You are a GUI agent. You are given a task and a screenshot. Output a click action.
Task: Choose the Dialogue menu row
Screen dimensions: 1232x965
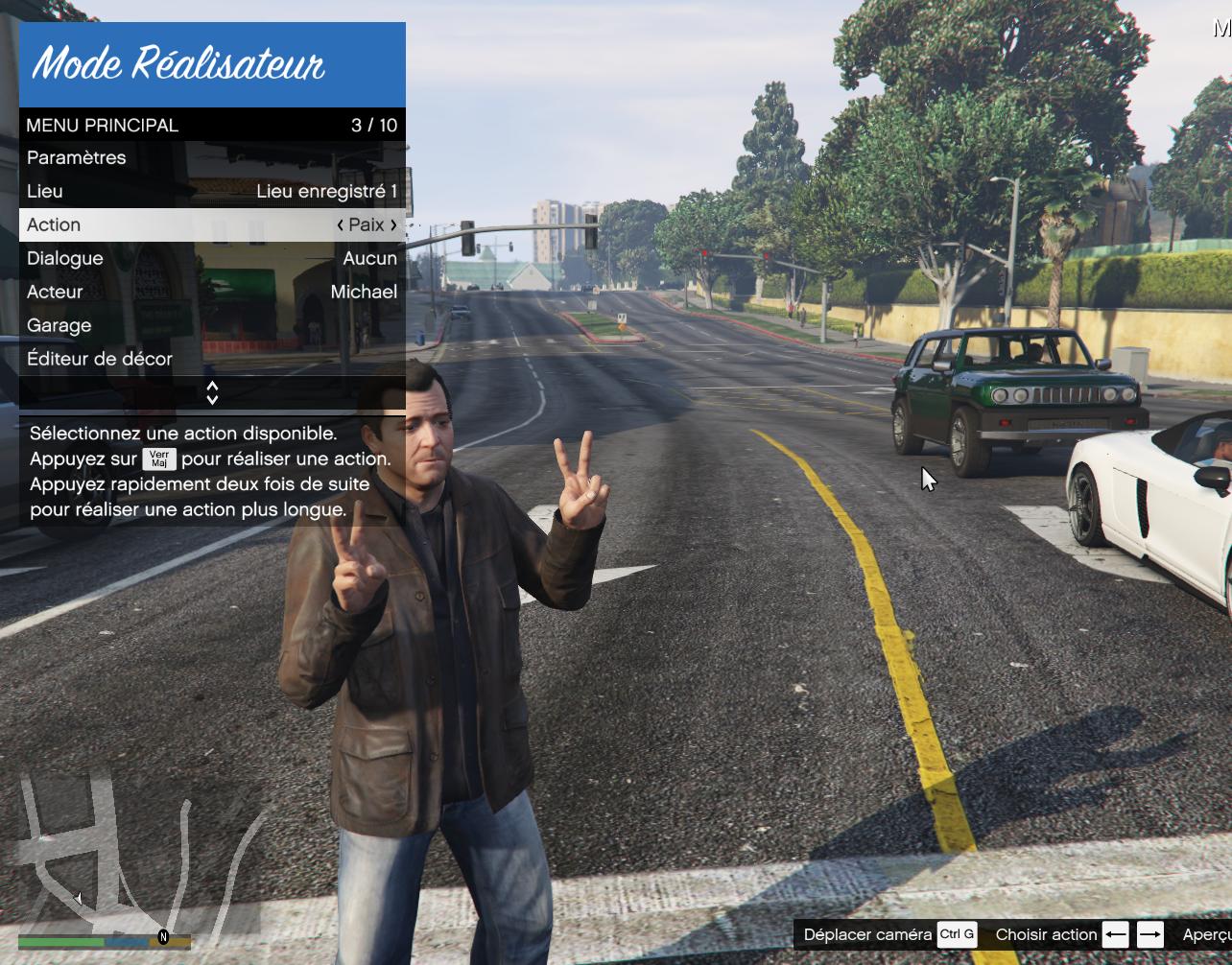pos(211,259)
